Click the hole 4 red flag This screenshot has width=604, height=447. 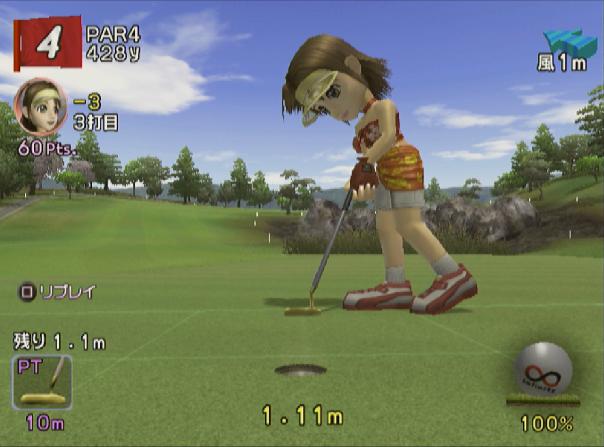tap(47, 44)
